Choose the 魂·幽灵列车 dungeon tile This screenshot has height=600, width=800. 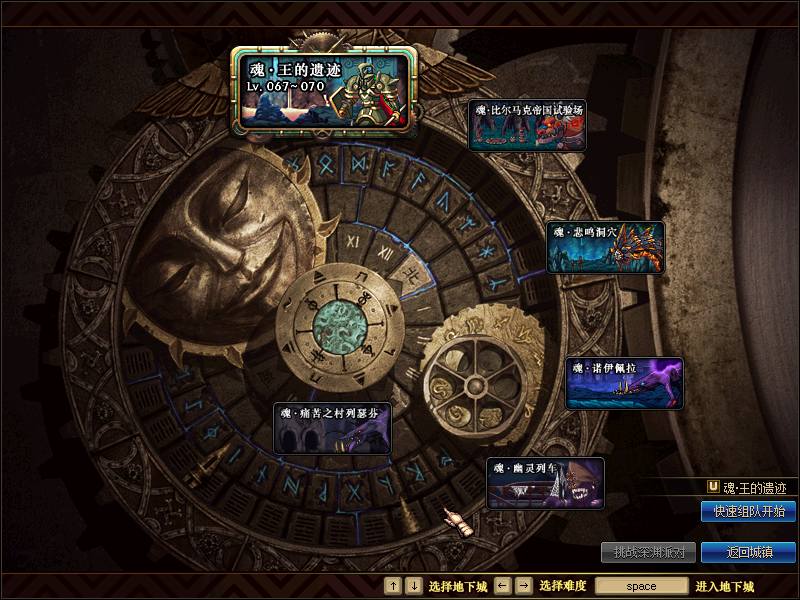(545, 483)
